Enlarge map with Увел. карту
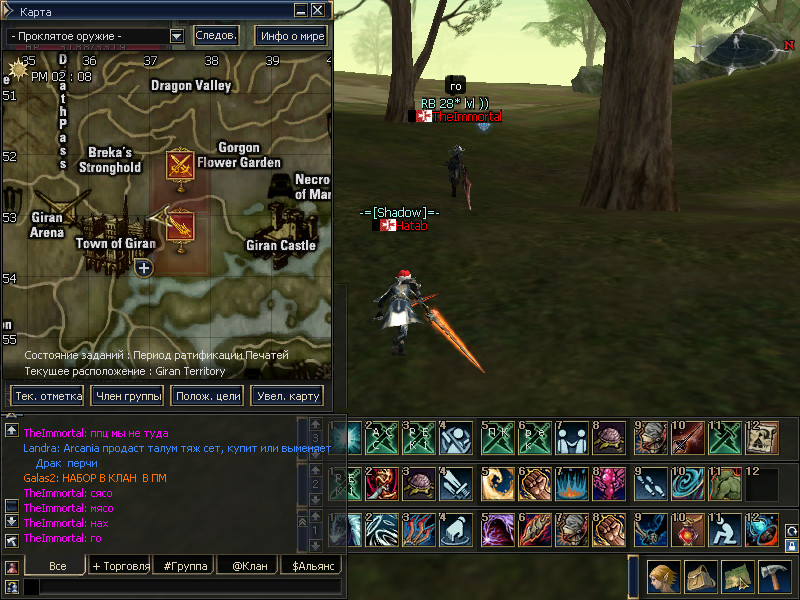This screenshot has height=600, width=800. point(287,396)
